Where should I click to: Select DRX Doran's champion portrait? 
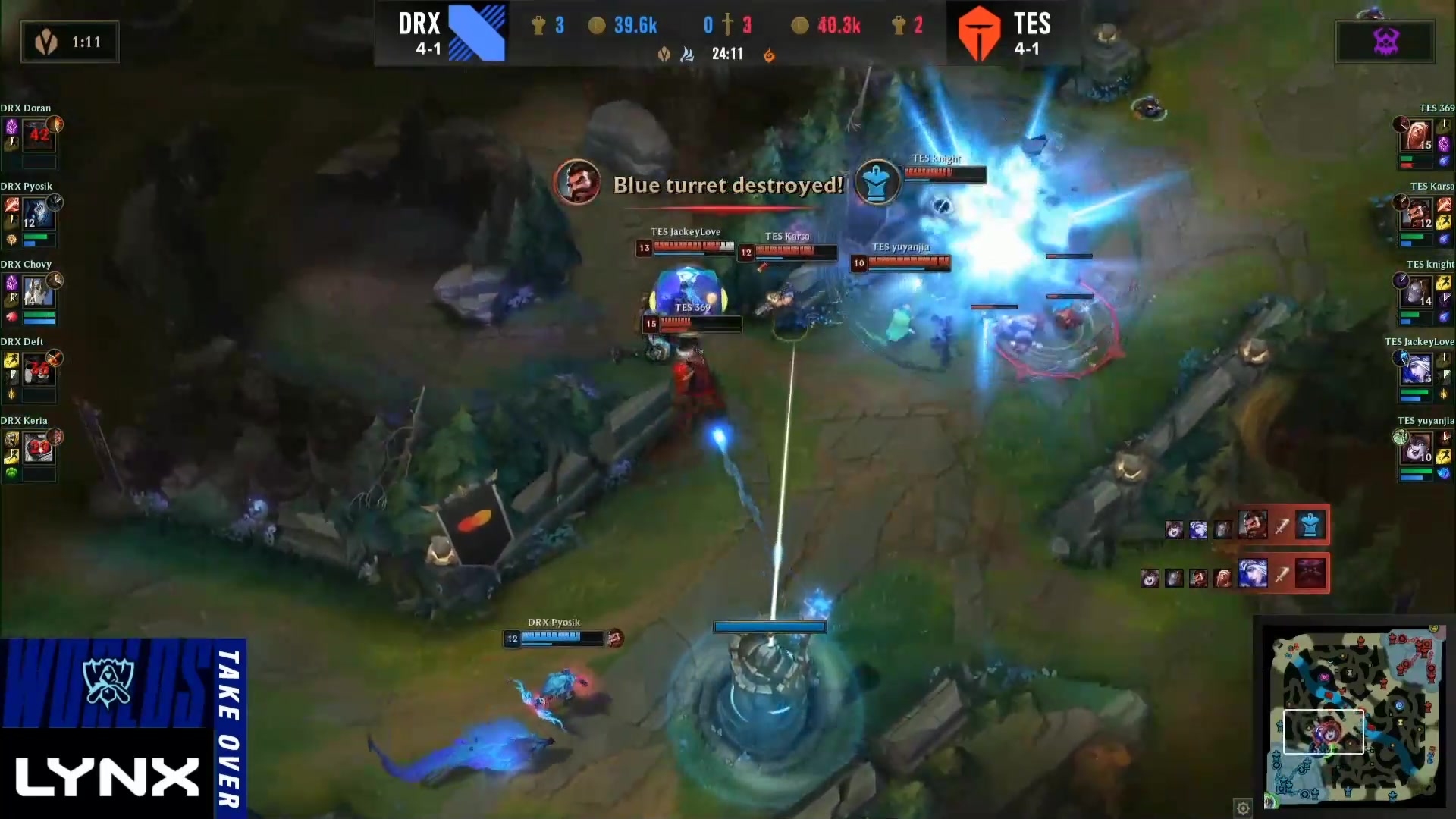39,136
